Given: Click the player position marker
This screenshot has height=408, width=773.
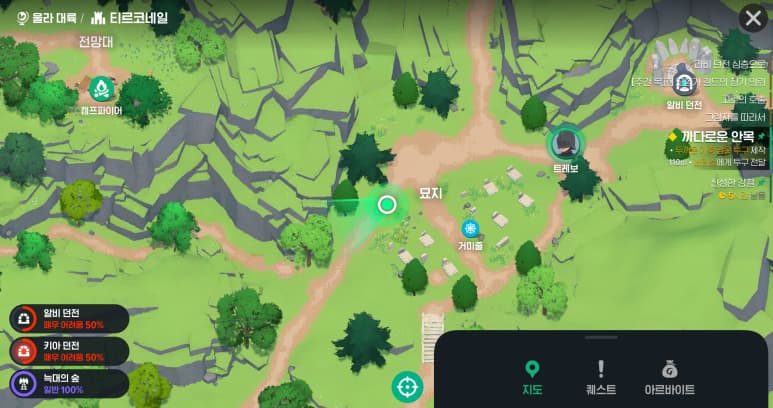Looking at the screenshot, I should point(387,205).
